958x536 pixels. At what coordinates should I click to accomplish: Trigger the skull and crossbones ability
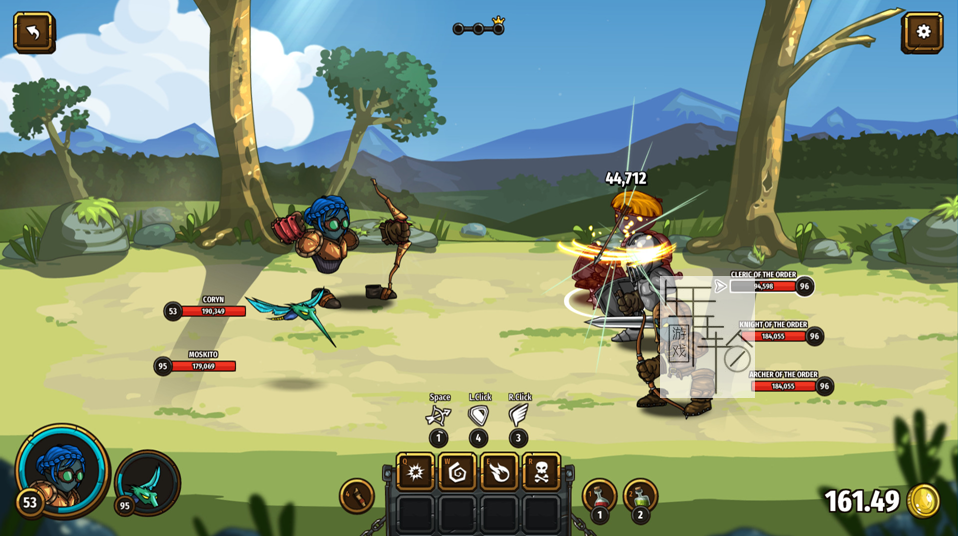pos(541,472)
